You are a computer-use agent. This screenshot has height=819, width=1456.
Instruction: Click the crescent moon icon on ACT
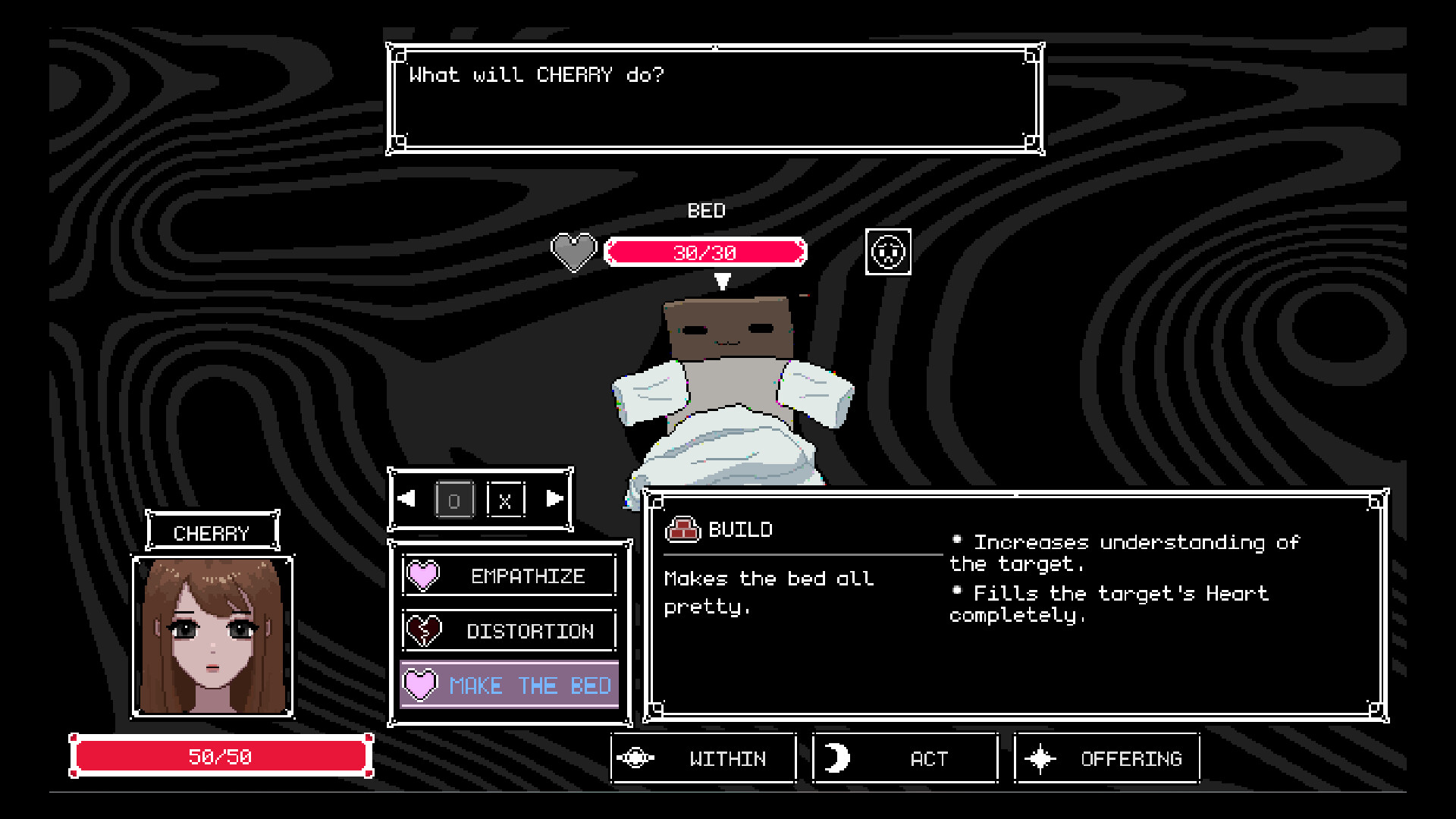(838, 758)
